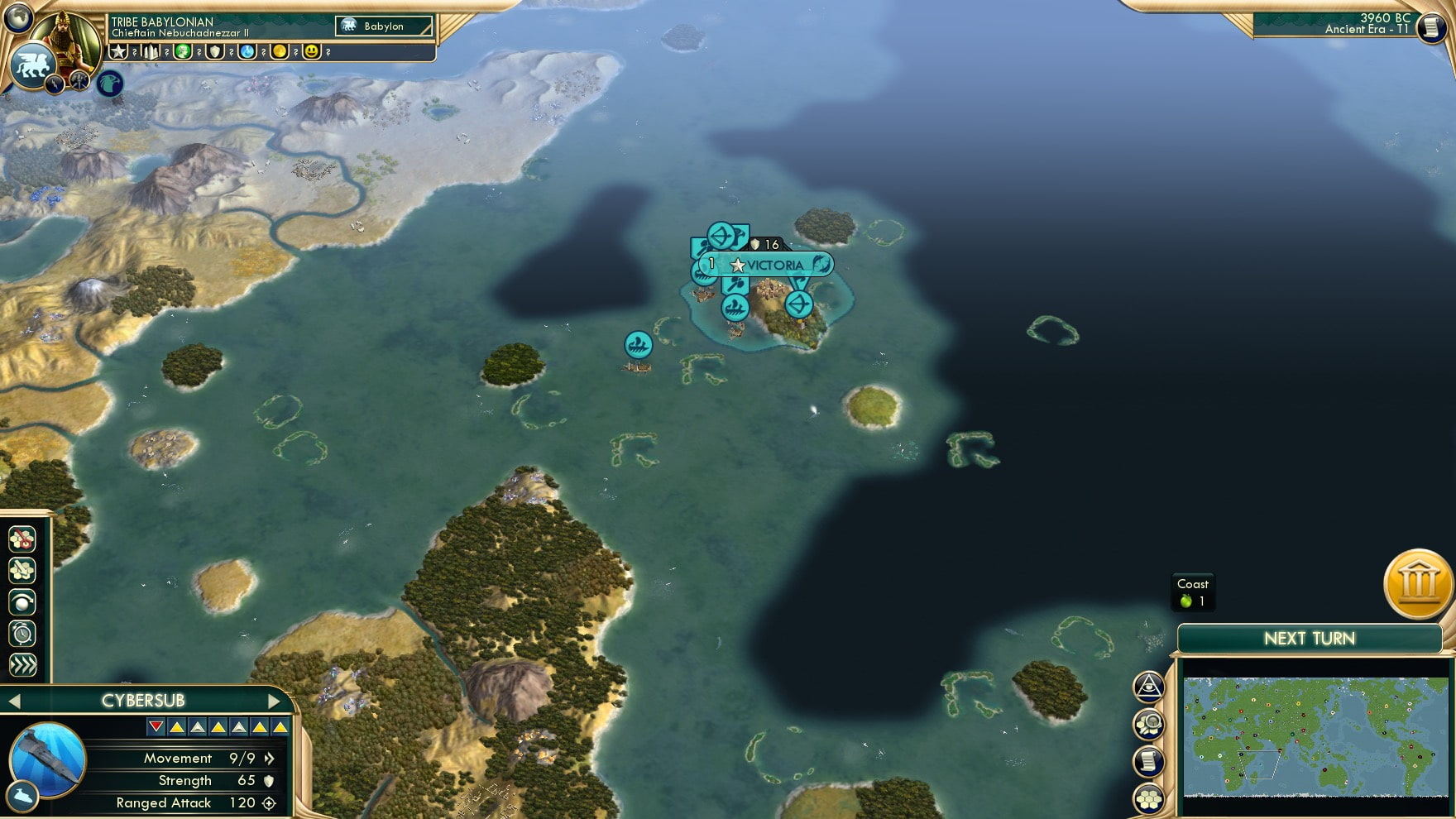Click the alarm clock icon in the left toolbar
Image resolution: width=1456 pixels, height=819 pixels.
[x=21, y=632]
